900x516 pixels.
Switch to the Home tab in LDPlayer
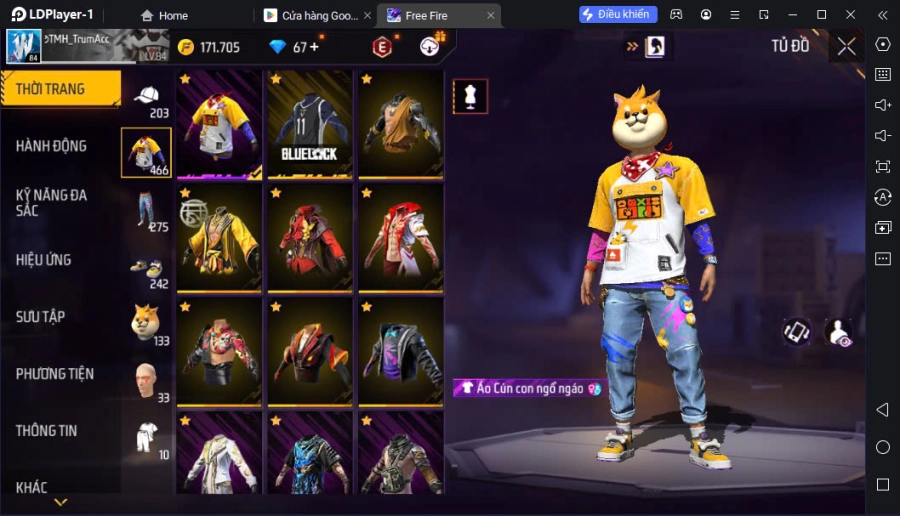[164, 15]
